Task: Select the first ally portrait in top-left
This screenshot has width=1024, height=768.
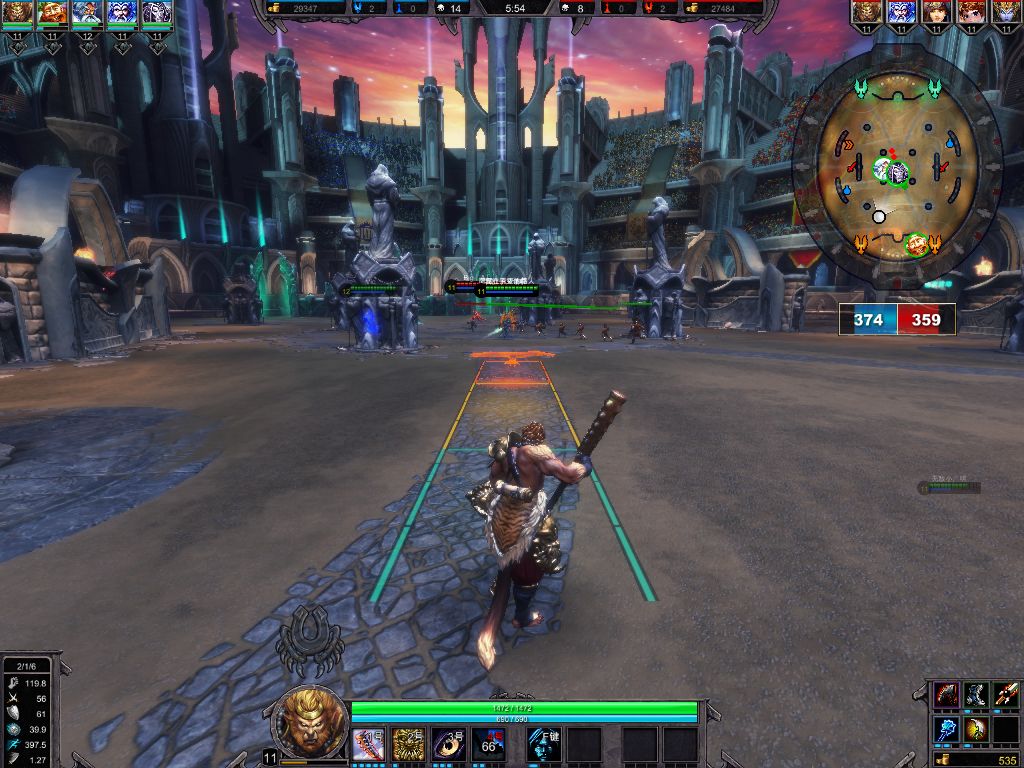Action: 18,13
